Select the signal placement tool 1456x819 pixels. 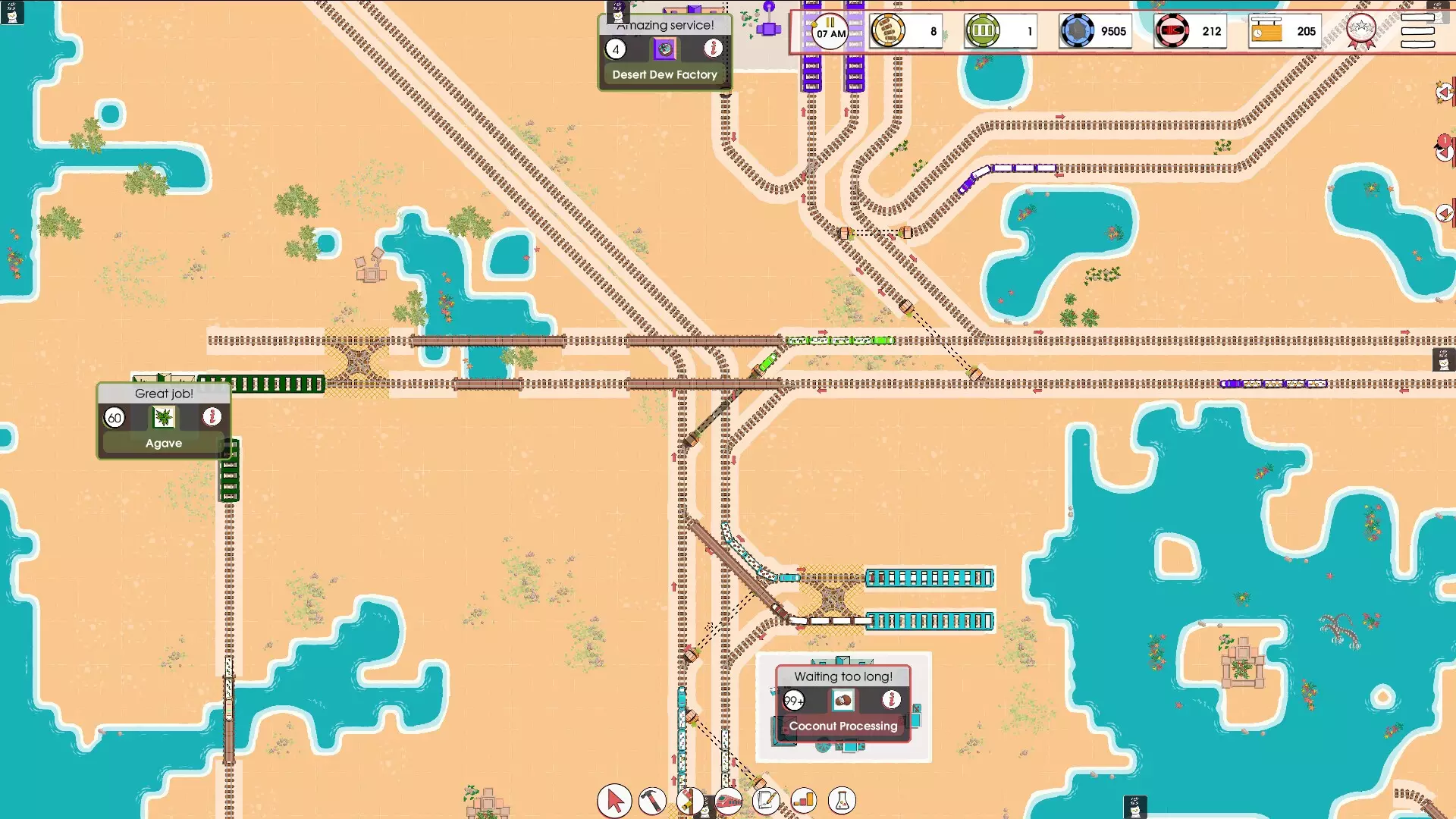(x=691, y=801)
